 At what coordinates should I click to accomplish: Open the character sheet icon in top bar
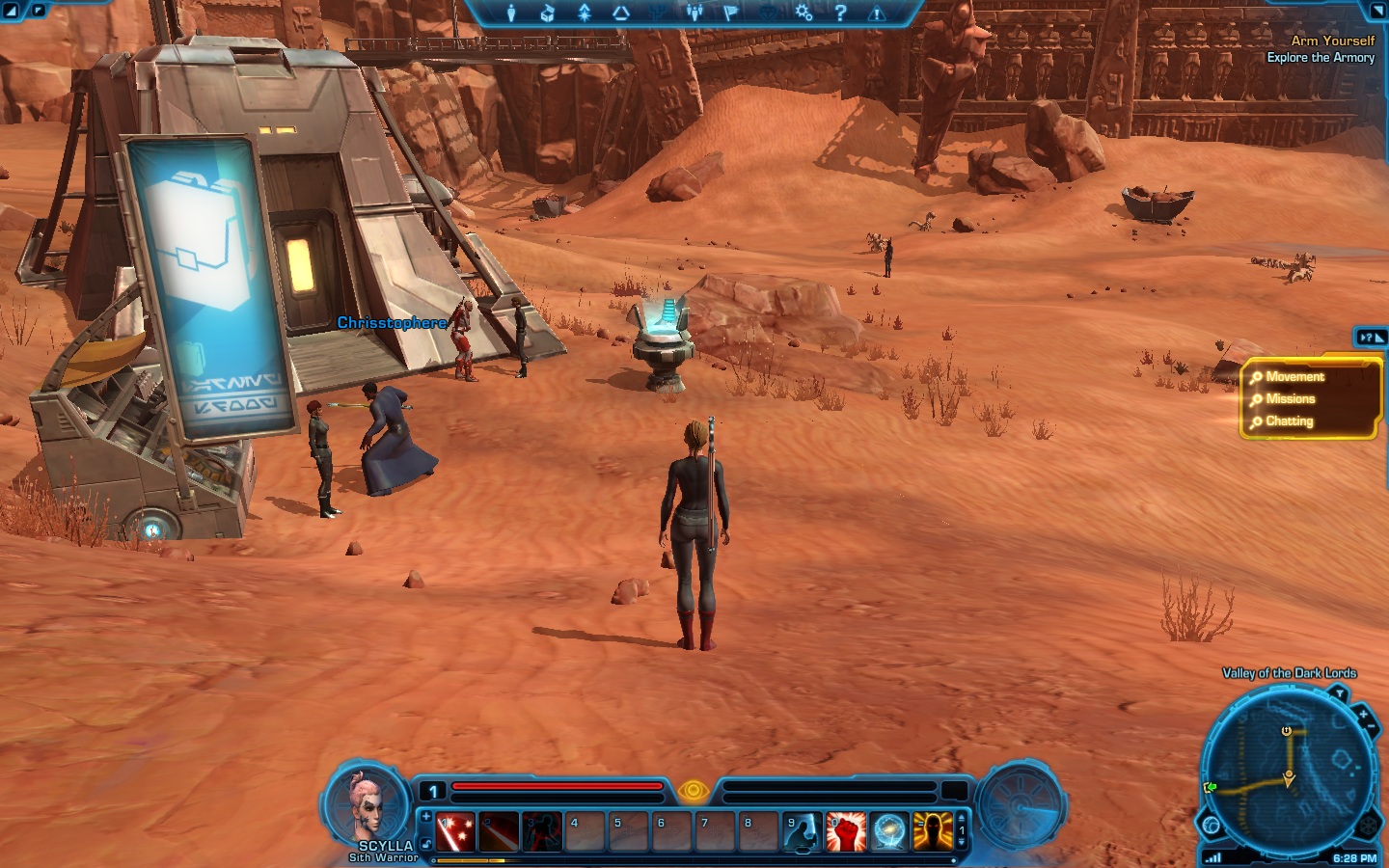(x=511, y=13)
